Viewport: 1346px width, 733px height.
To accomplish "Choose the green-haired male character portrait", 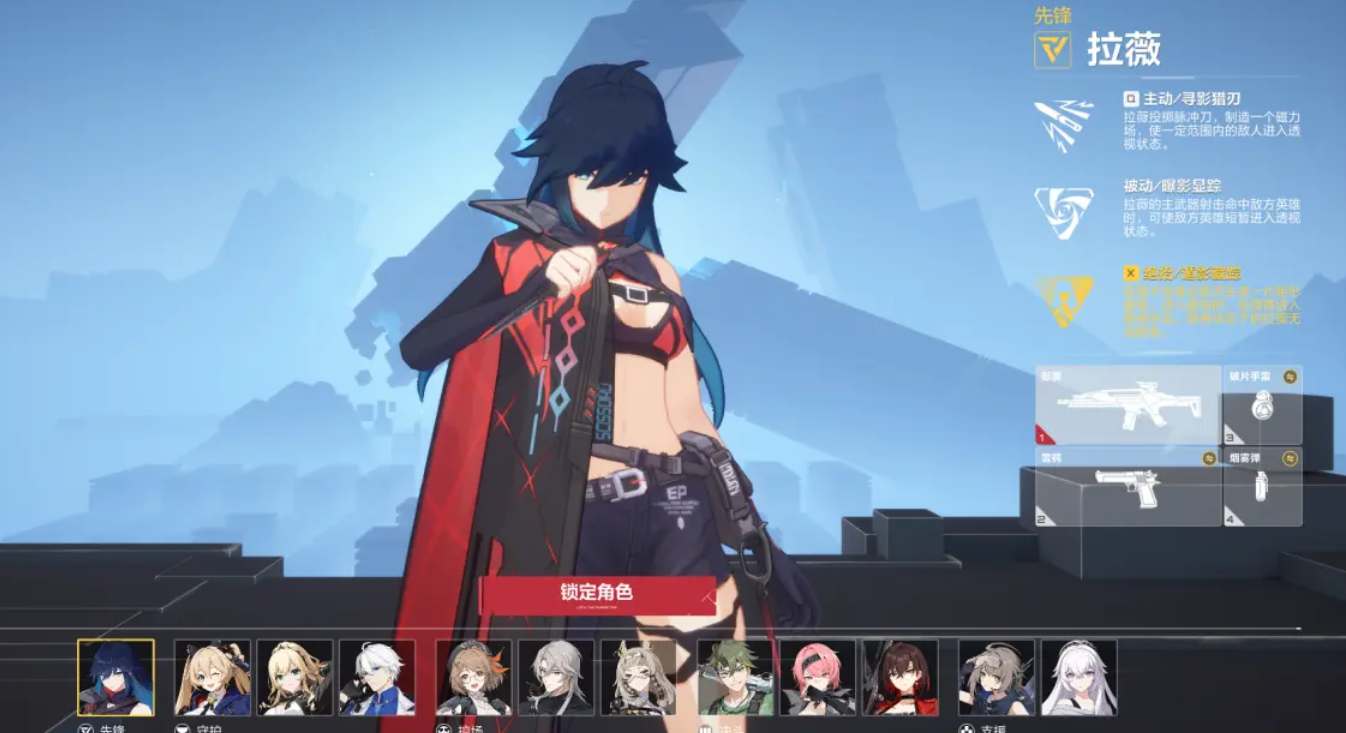I will [735, 677].
